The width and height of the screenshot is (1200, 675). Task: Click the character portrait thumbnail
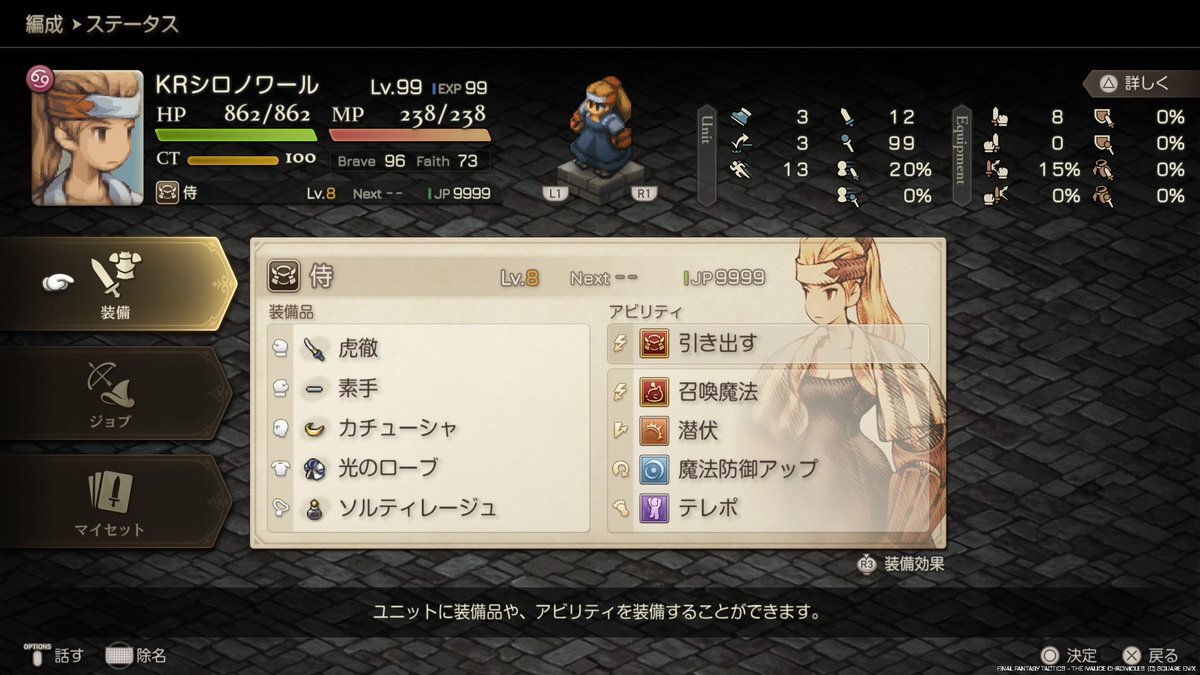87,137
